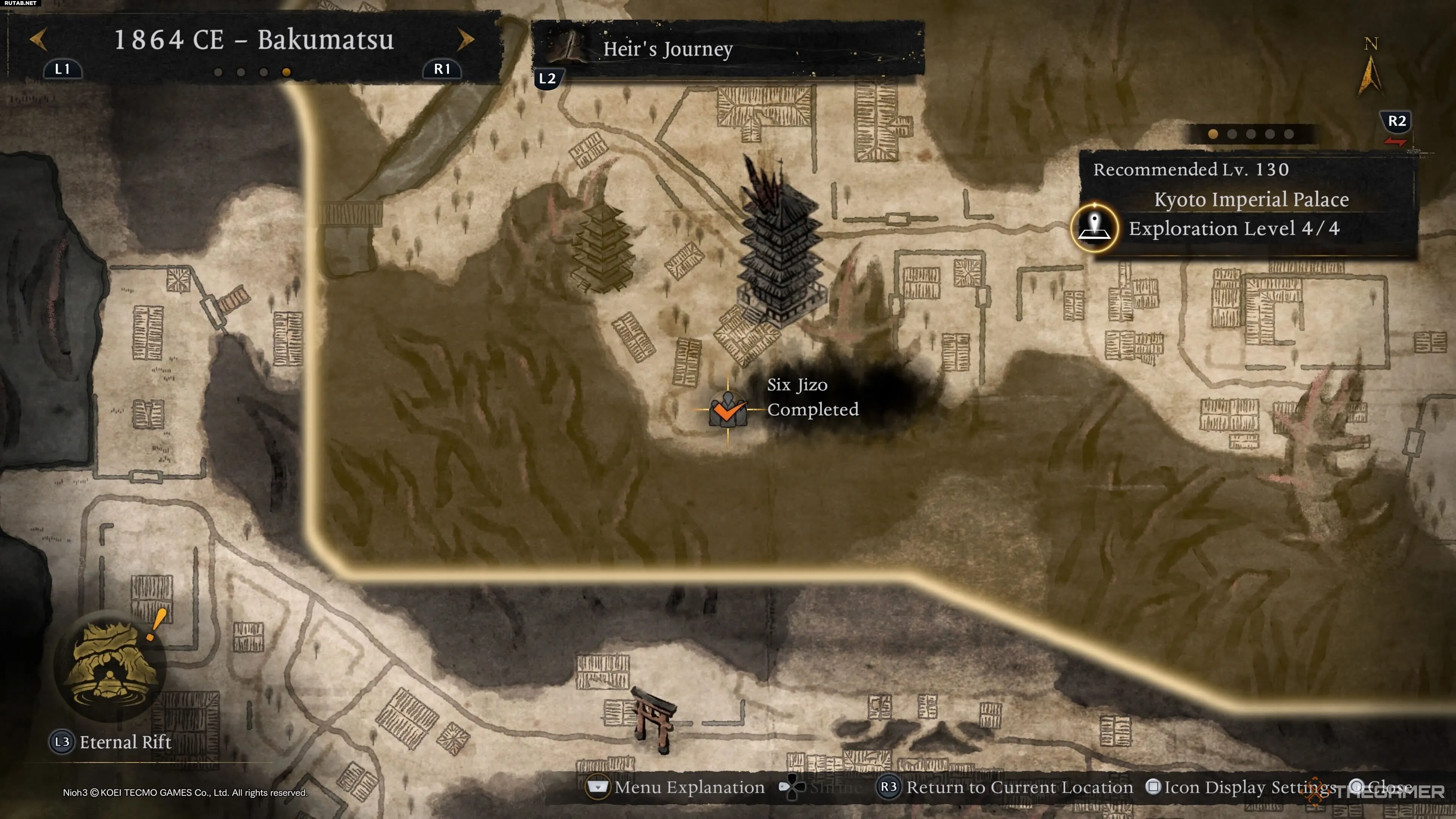Go to the previous era with the left arrow
The height and width of the screenshot is (819, 1456).
coord(38,39)
